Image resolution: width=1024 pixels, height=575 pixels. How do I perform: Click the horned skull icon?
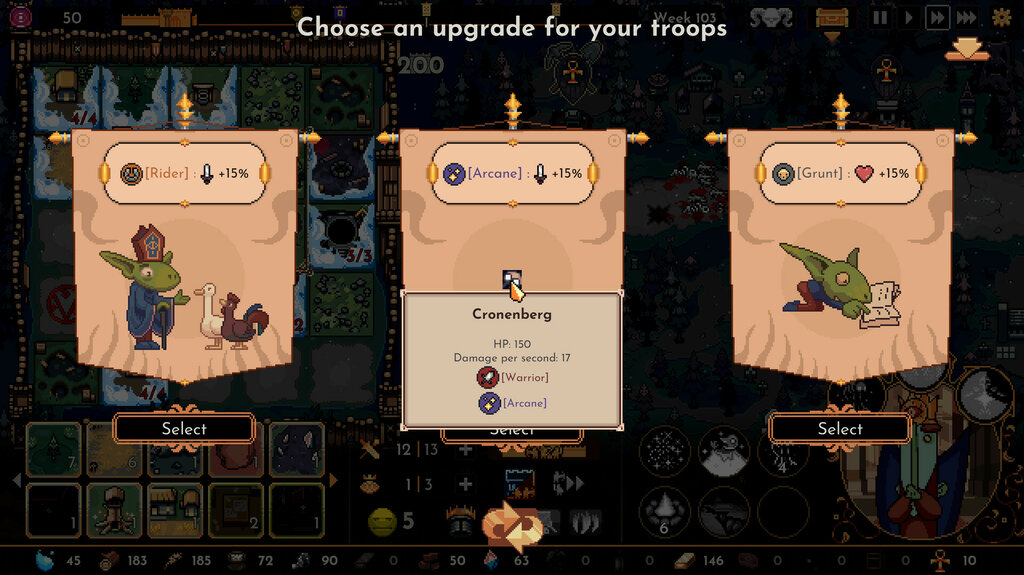pyautogui.click(x=771, y=17)
